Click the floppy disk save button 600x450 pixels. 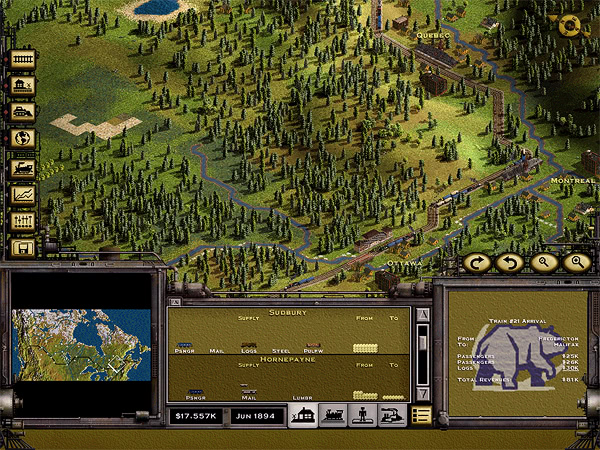click(x=22, y=247)
